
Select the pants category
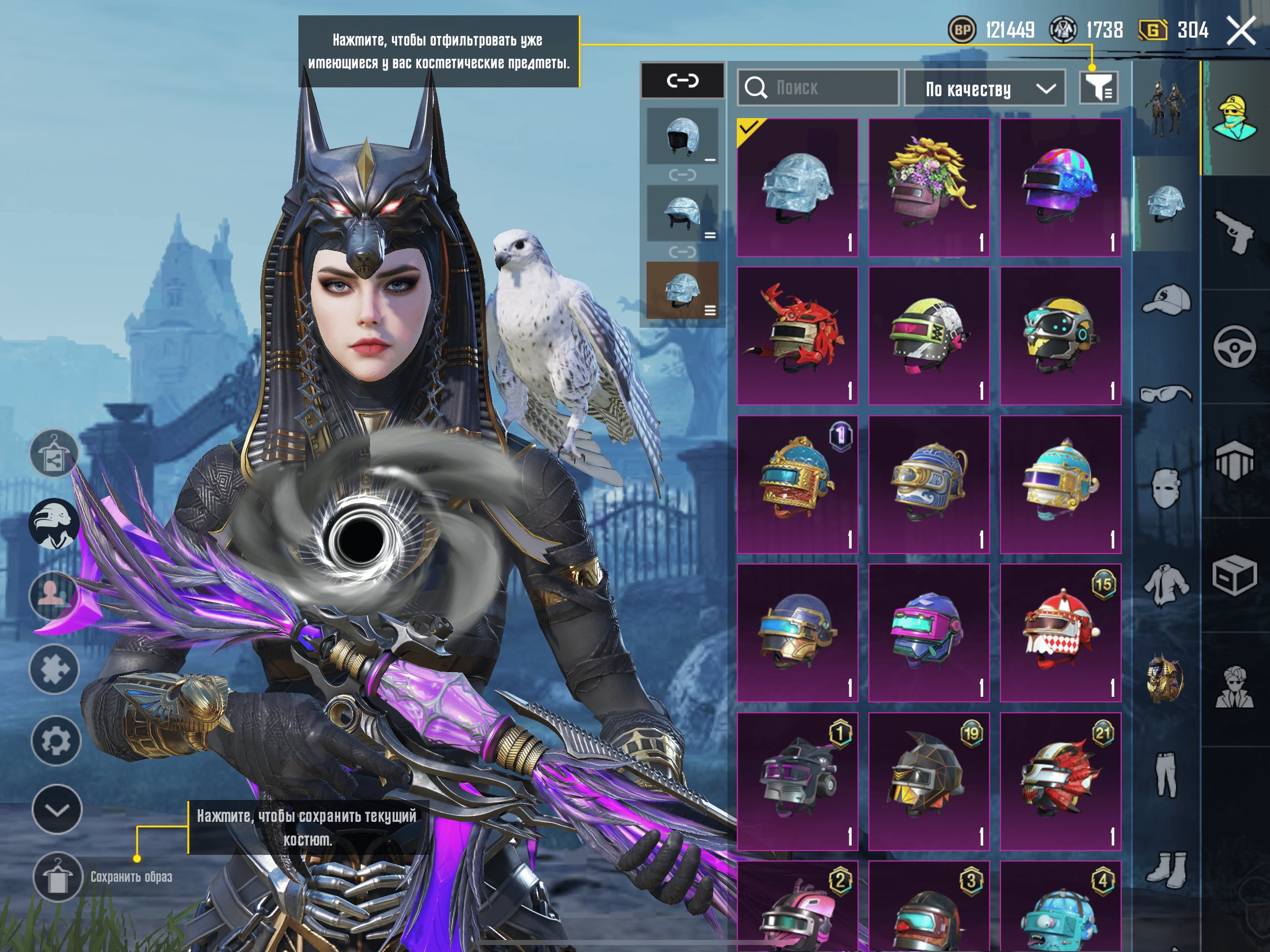[x=1165, y=775]
